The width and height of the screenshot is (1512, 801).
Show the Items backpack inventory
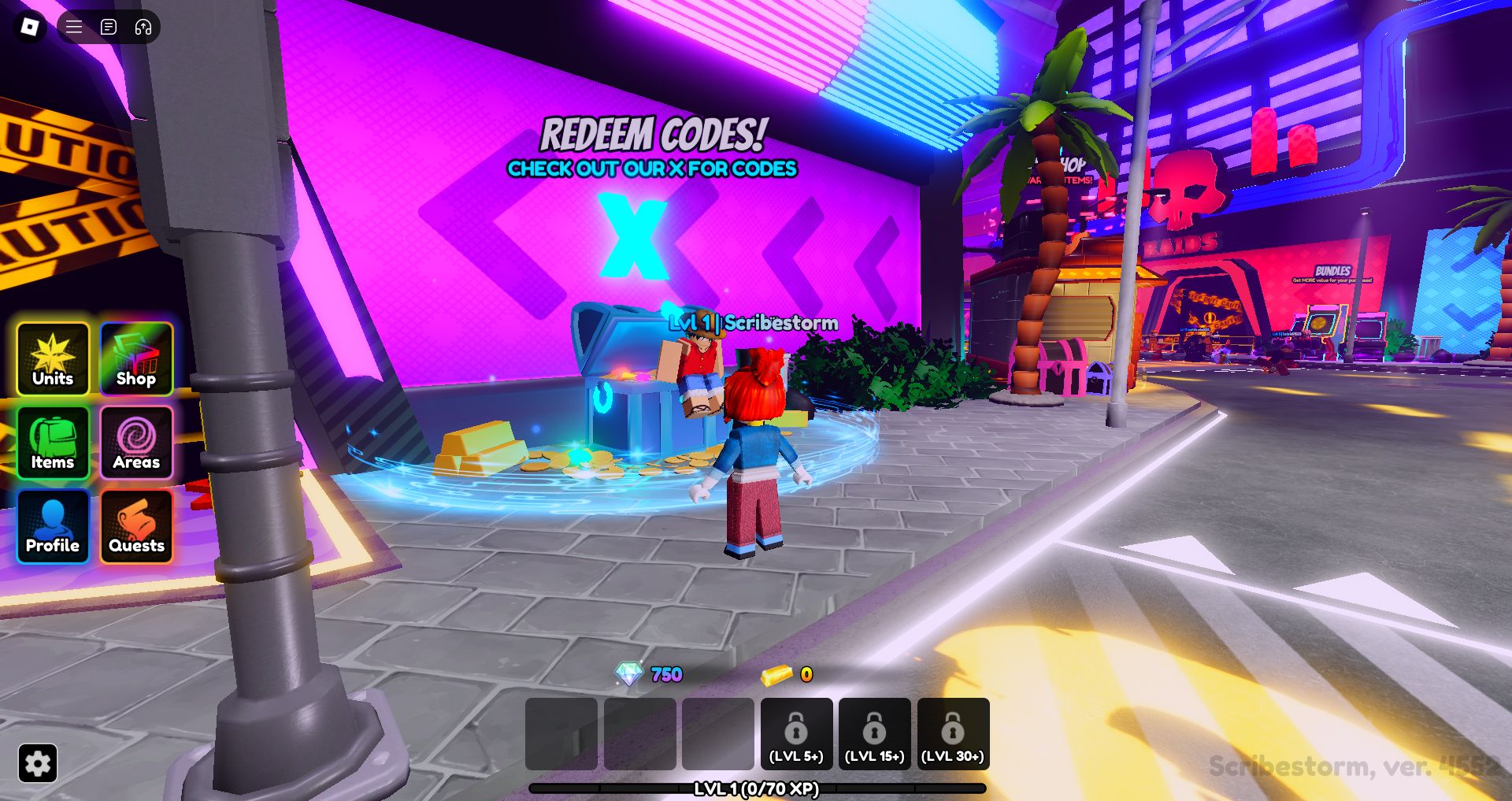[53, 443]
